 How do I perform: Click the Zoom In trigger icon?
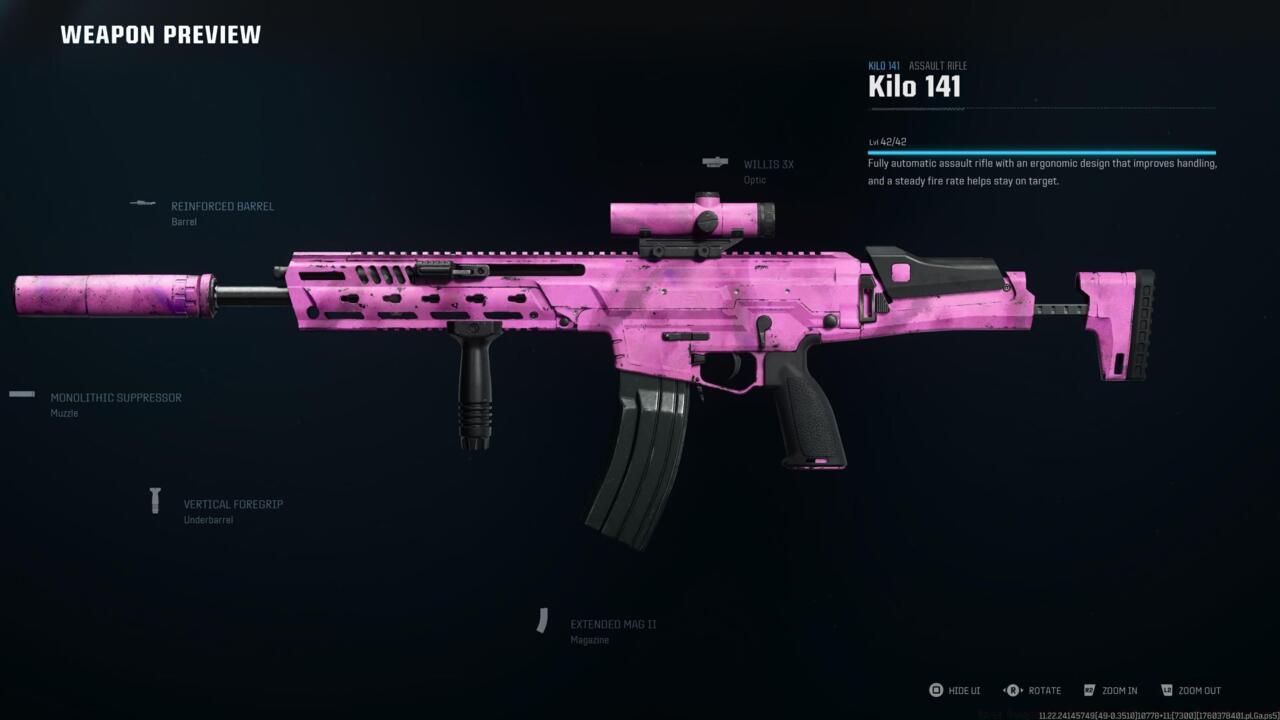(1089, 690)
